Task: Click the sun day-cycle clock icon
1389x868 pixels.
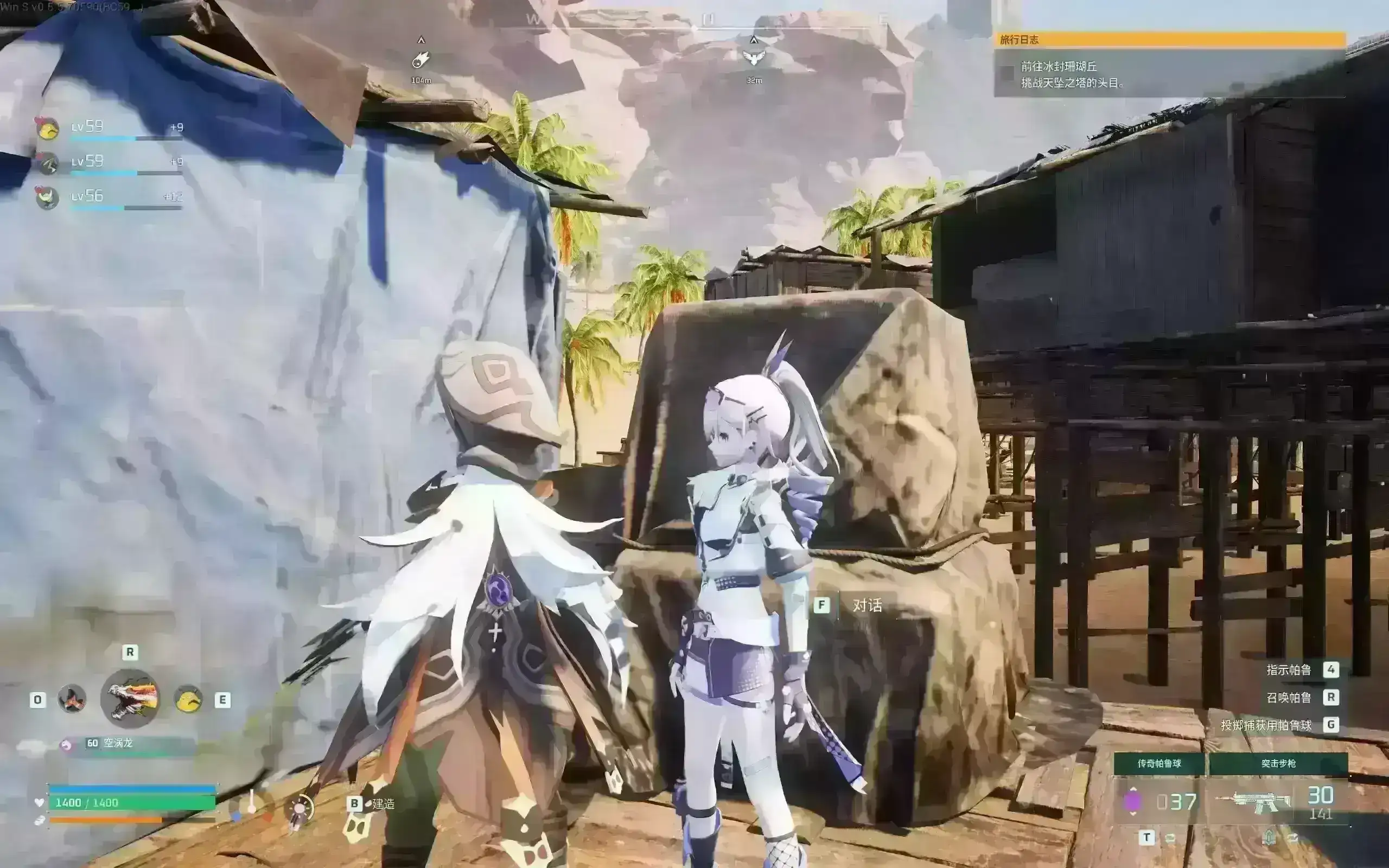Action: tap(299, 809)
